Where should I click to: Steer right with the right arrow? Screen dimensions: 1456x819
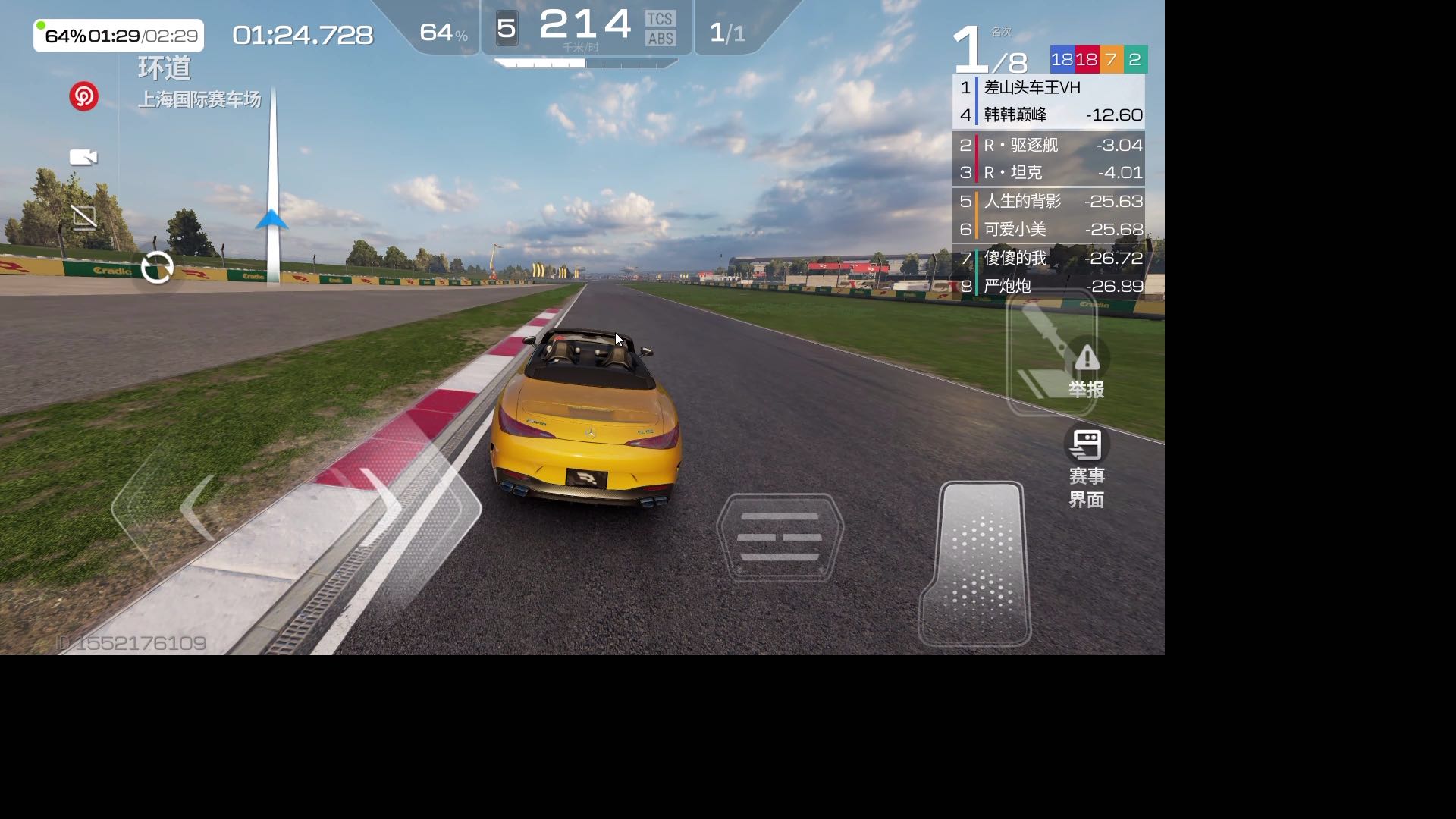[x=383, y=506]
